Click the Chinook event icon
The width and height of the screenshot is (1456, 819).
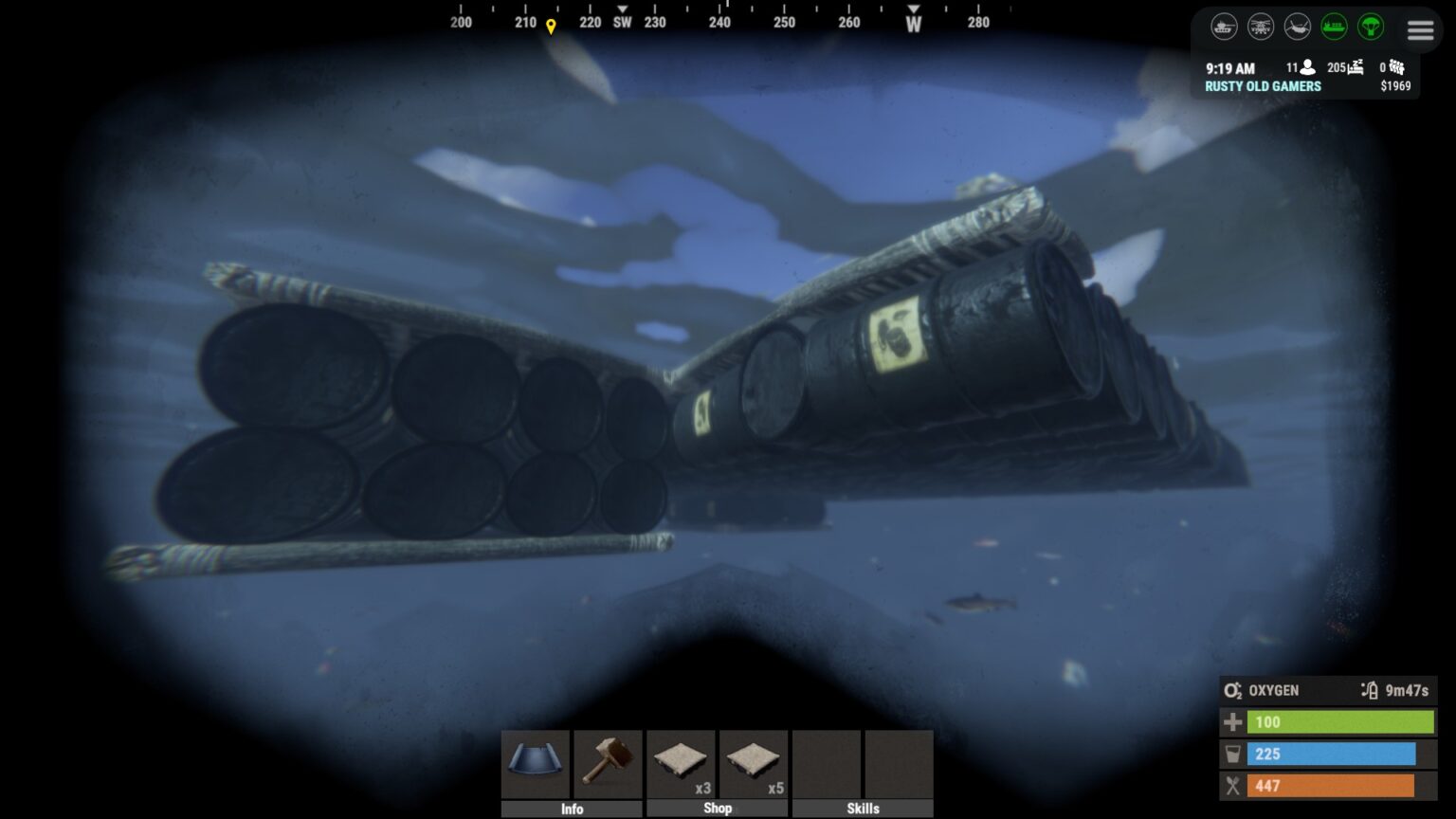pos(1296,27)
